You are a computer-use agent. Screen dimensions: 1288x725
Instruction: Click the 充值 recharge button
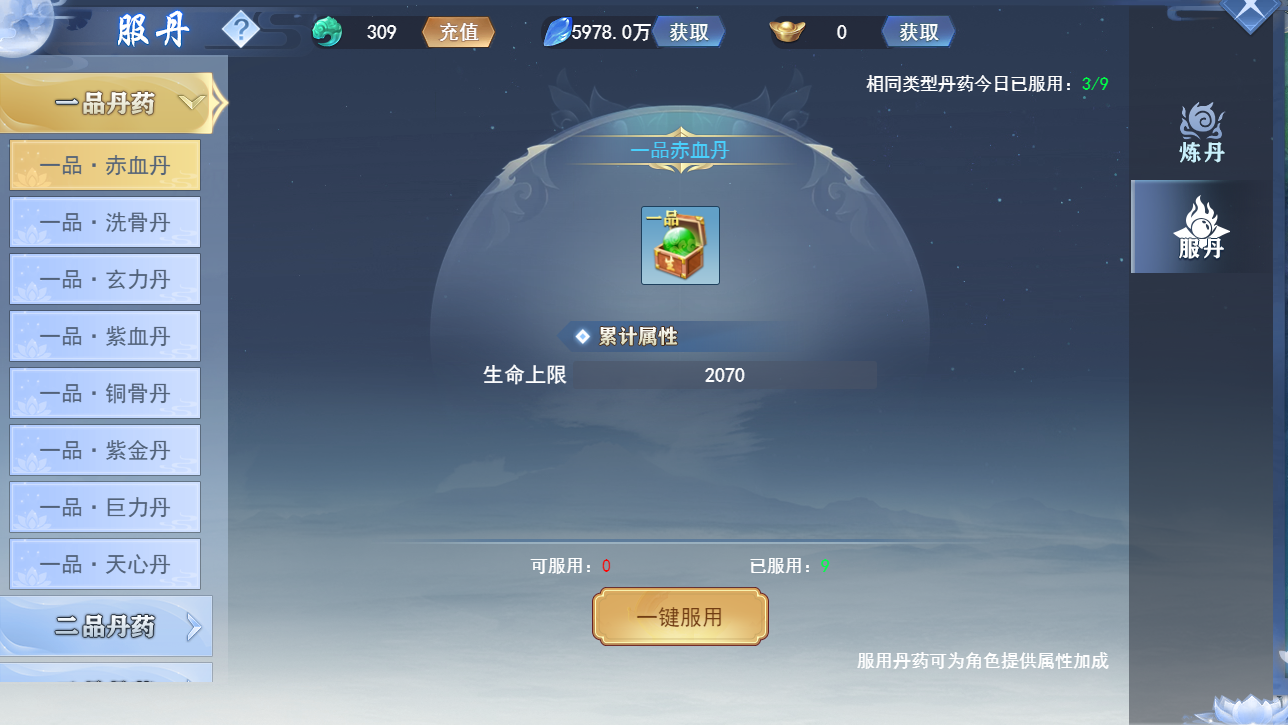click(x=459, y=32)
